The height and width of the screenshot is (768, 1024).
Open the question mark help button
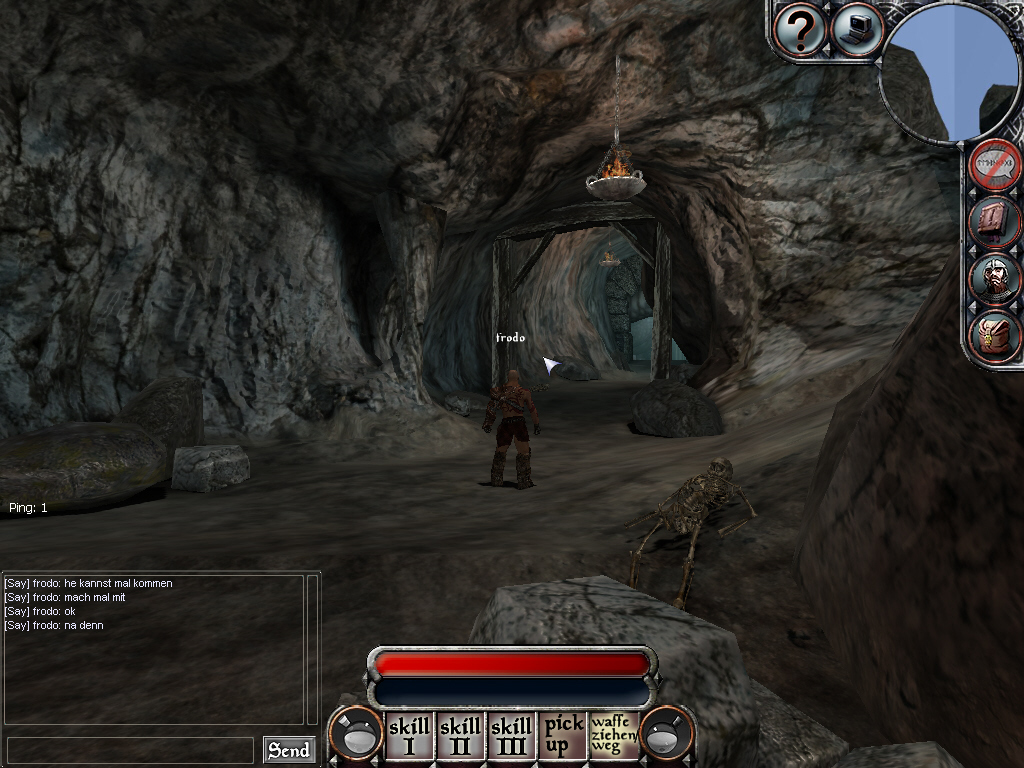[799, 31]
